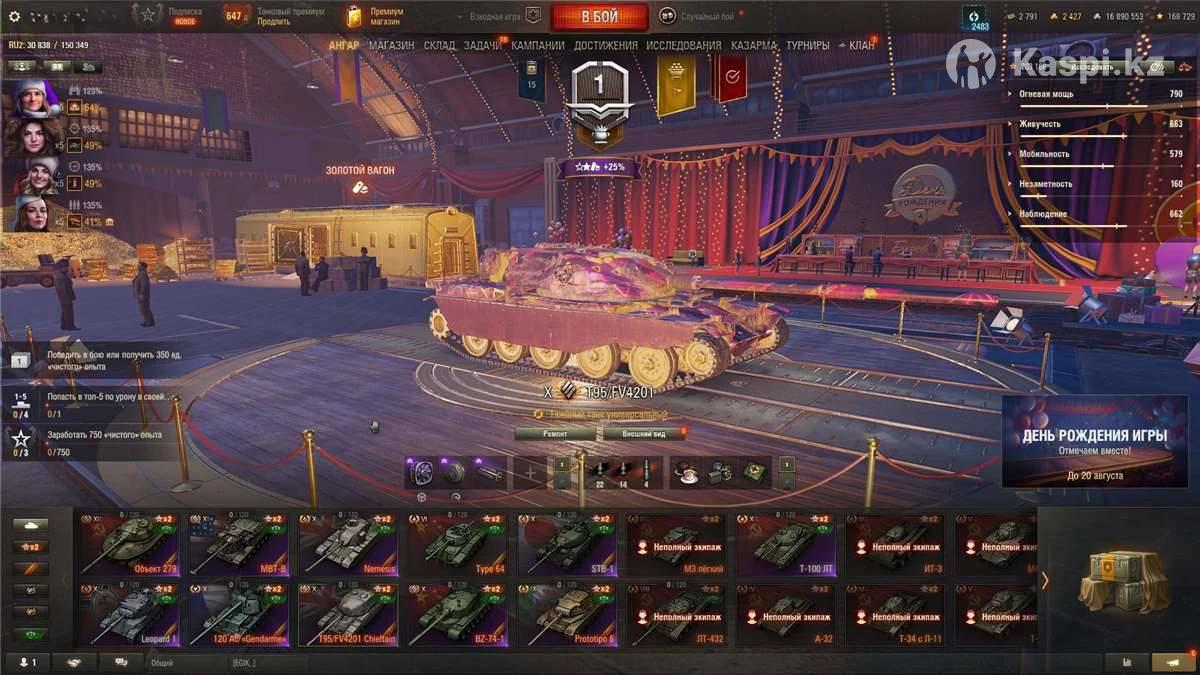Screen dimensions: 1200x675
Task: Open the Золотой вагон event
Action: [359, 178]
